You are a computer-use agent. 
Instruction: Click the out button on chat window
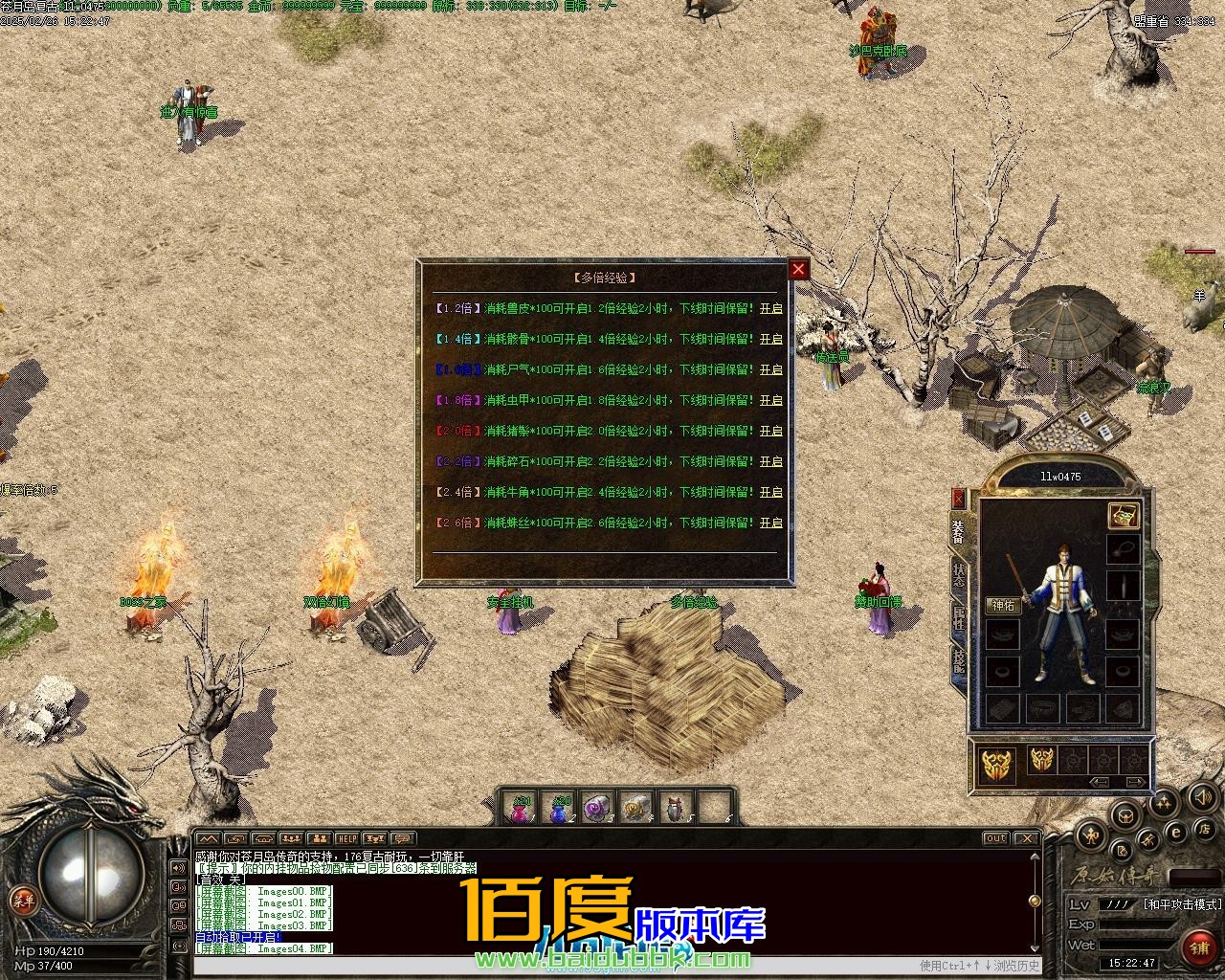click(x=996, y=839)
